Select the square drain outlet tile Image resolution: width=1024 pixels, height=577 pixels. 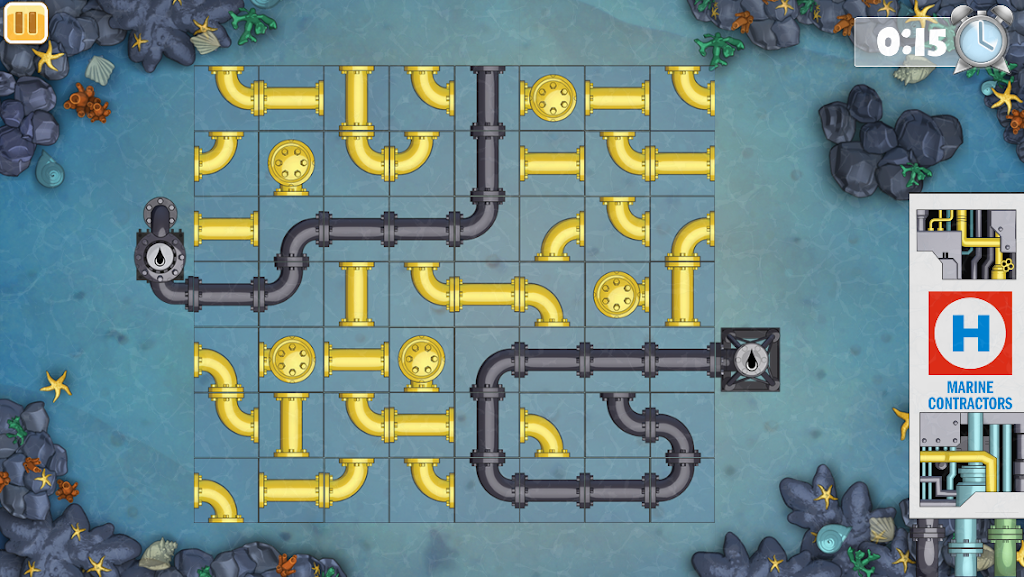[749, 360]
